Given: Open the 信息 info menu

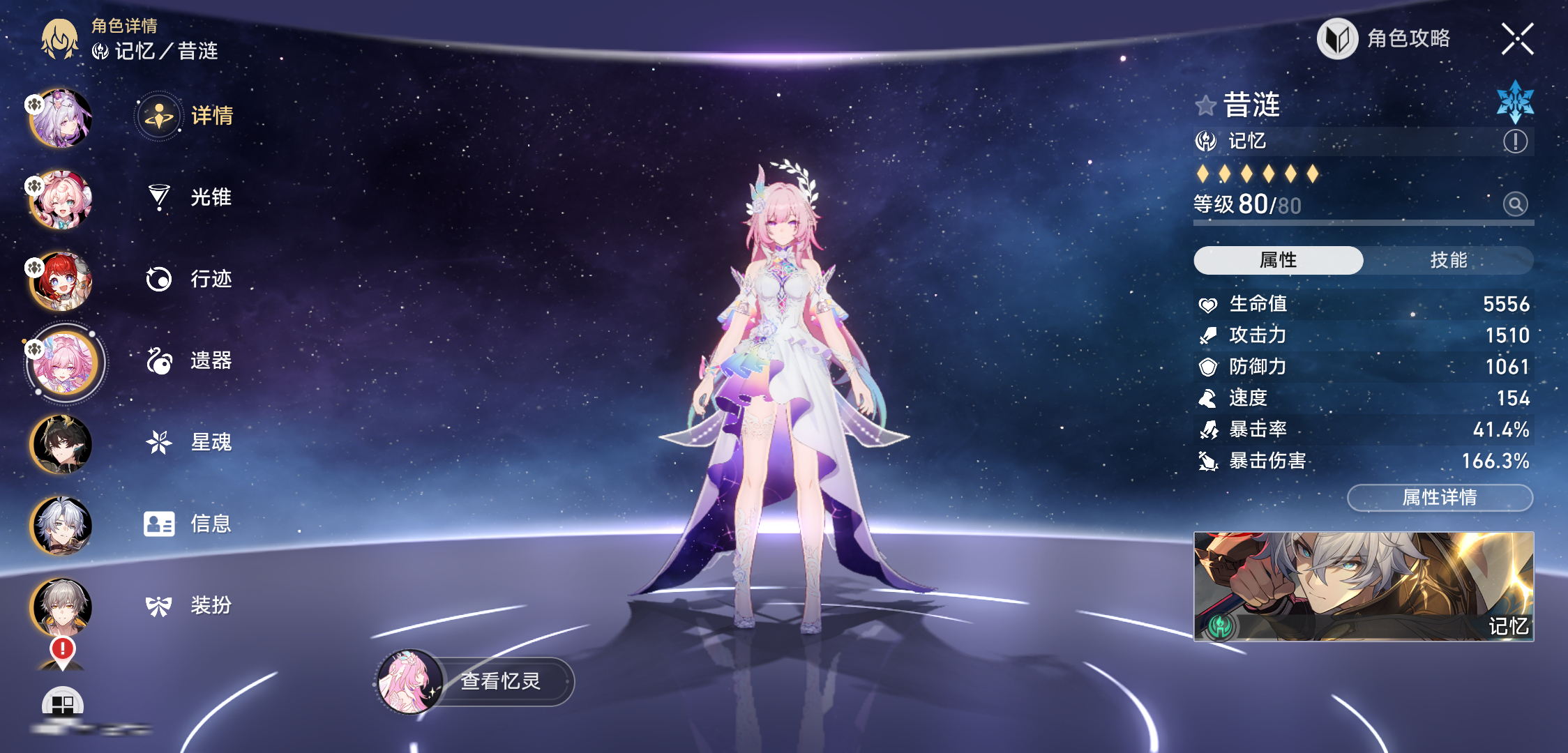Looking at the screenshot, I should 188,524.
